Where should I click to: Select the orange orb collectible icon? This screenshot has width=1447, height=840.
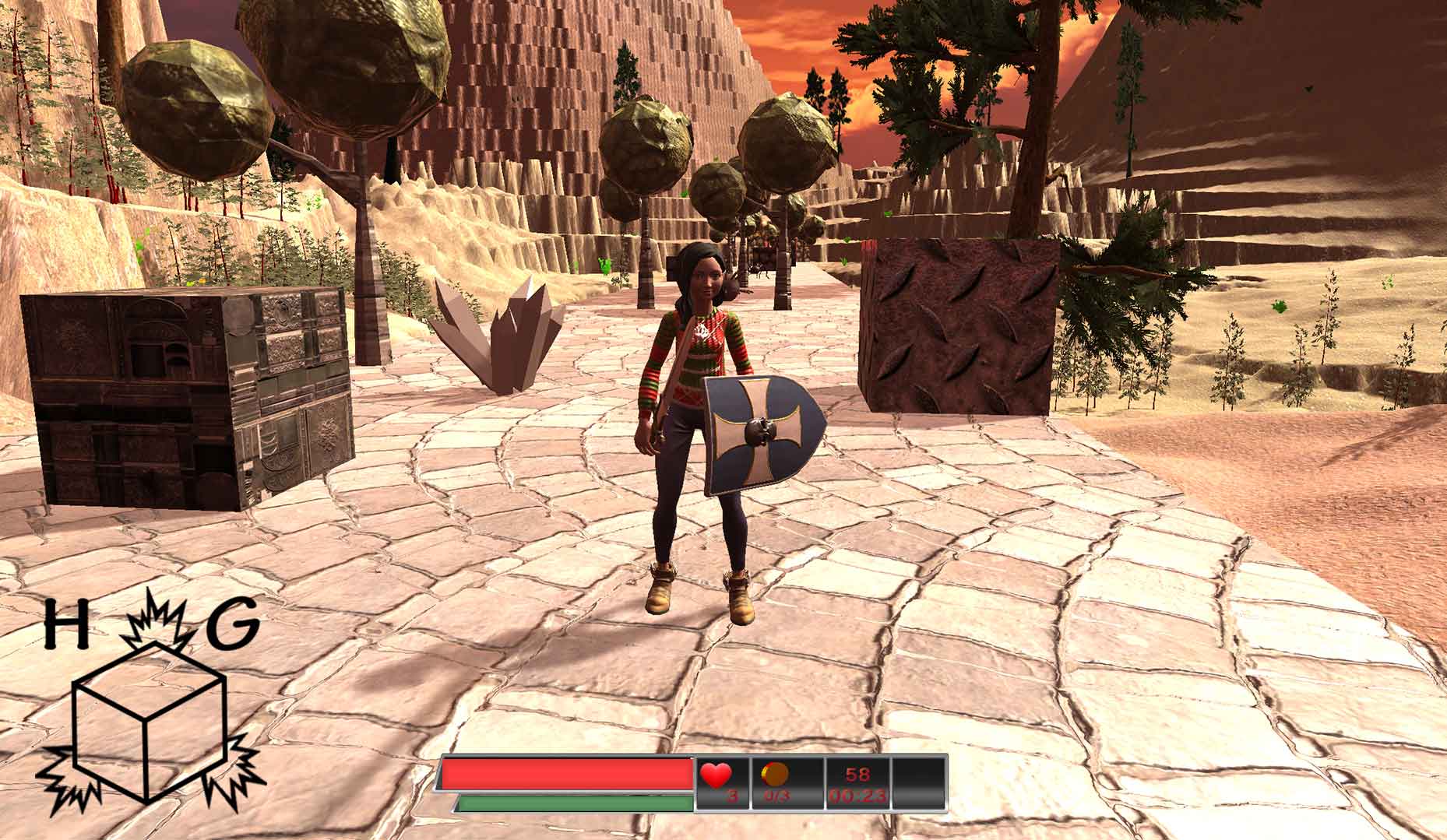point(776,773)
